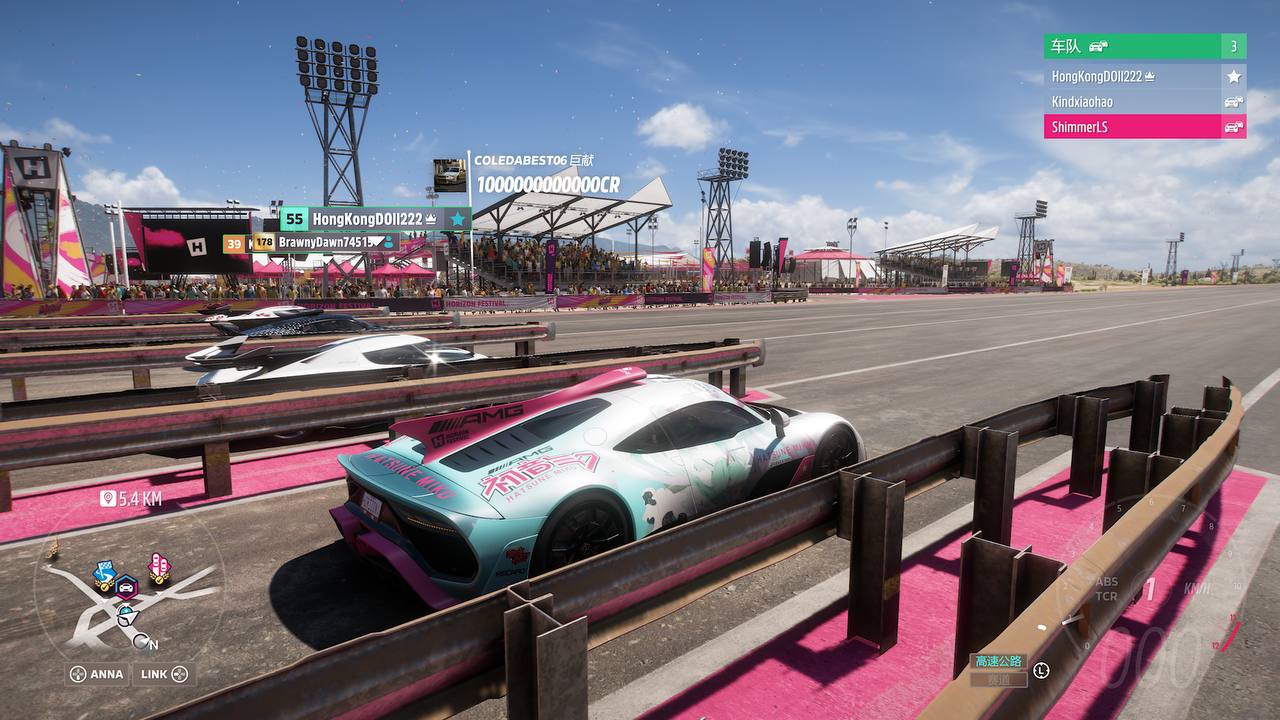Open COLEDABEST06's car avatar thumbnail
This screenshot has height=720, width=1280.
[449, 175]
